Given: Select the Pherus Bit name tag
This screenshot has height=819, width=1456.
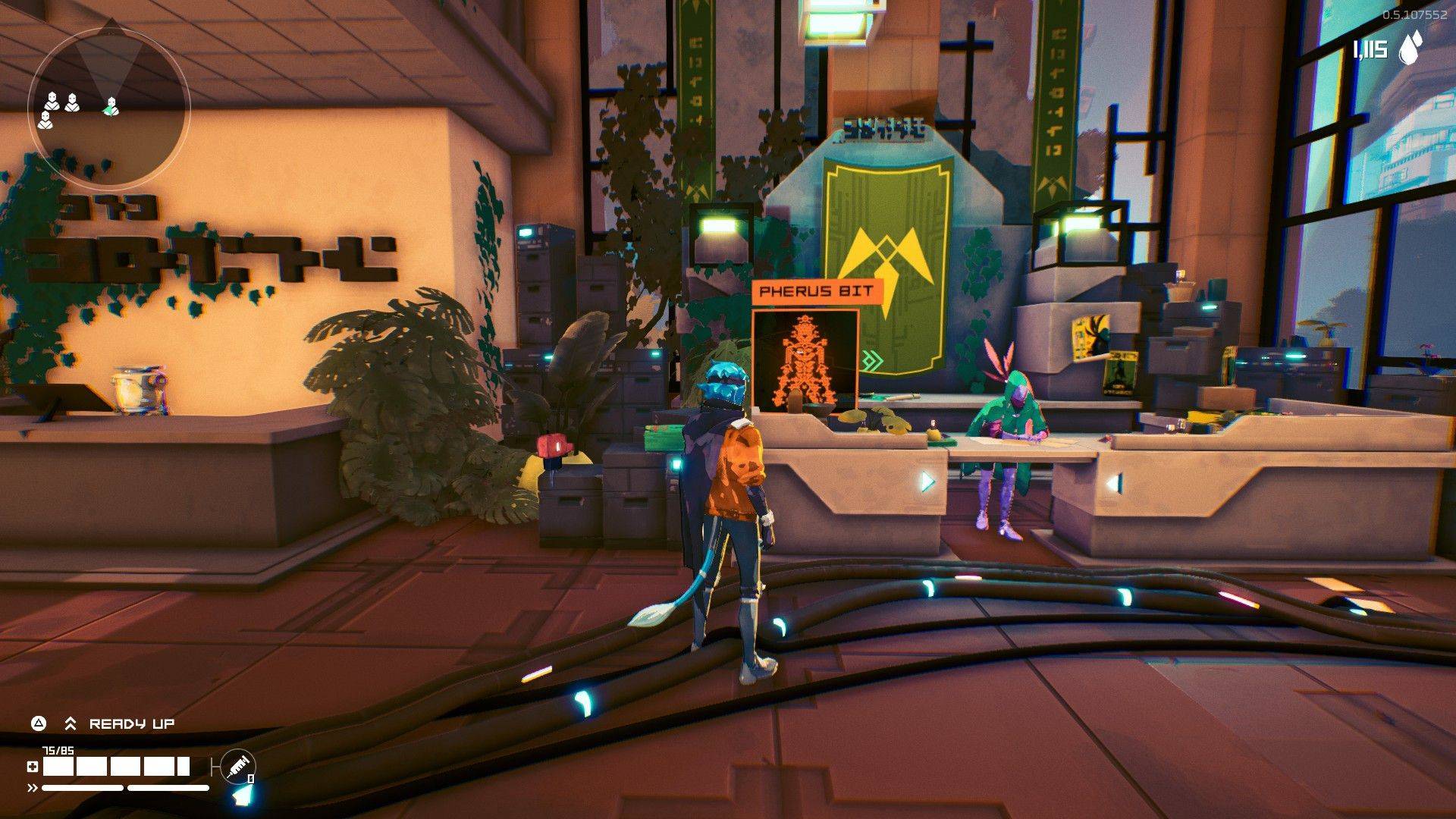Looking at the screenshot, I should point(817,291).
